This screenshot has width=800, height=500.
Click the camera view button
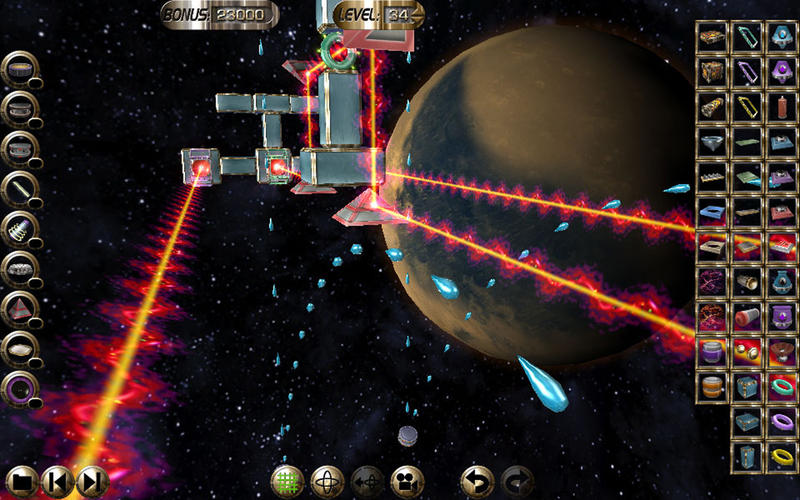click(406, 481)
